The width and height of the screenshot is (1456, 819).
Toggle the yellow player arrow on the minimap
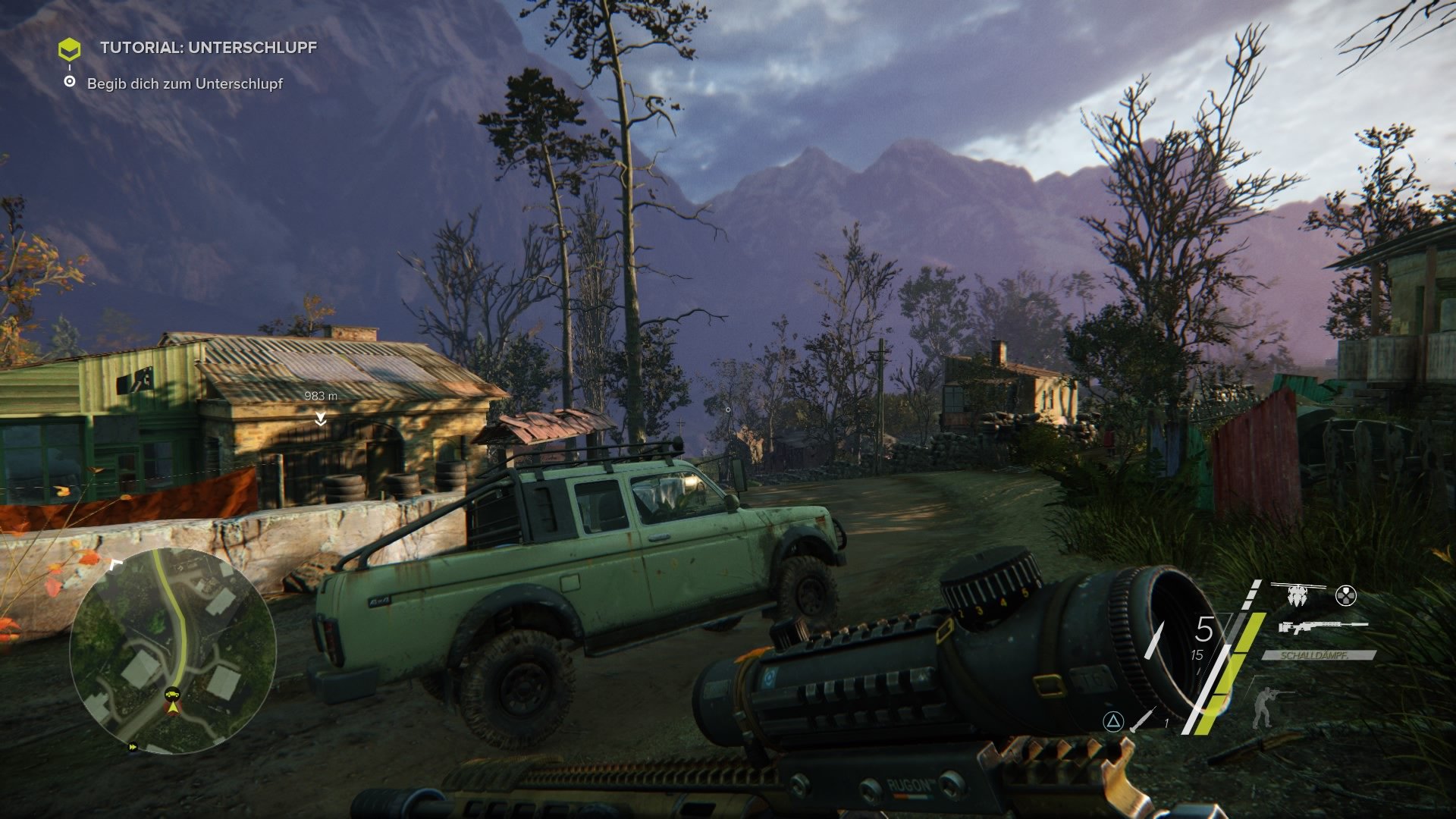pos(173,708)
